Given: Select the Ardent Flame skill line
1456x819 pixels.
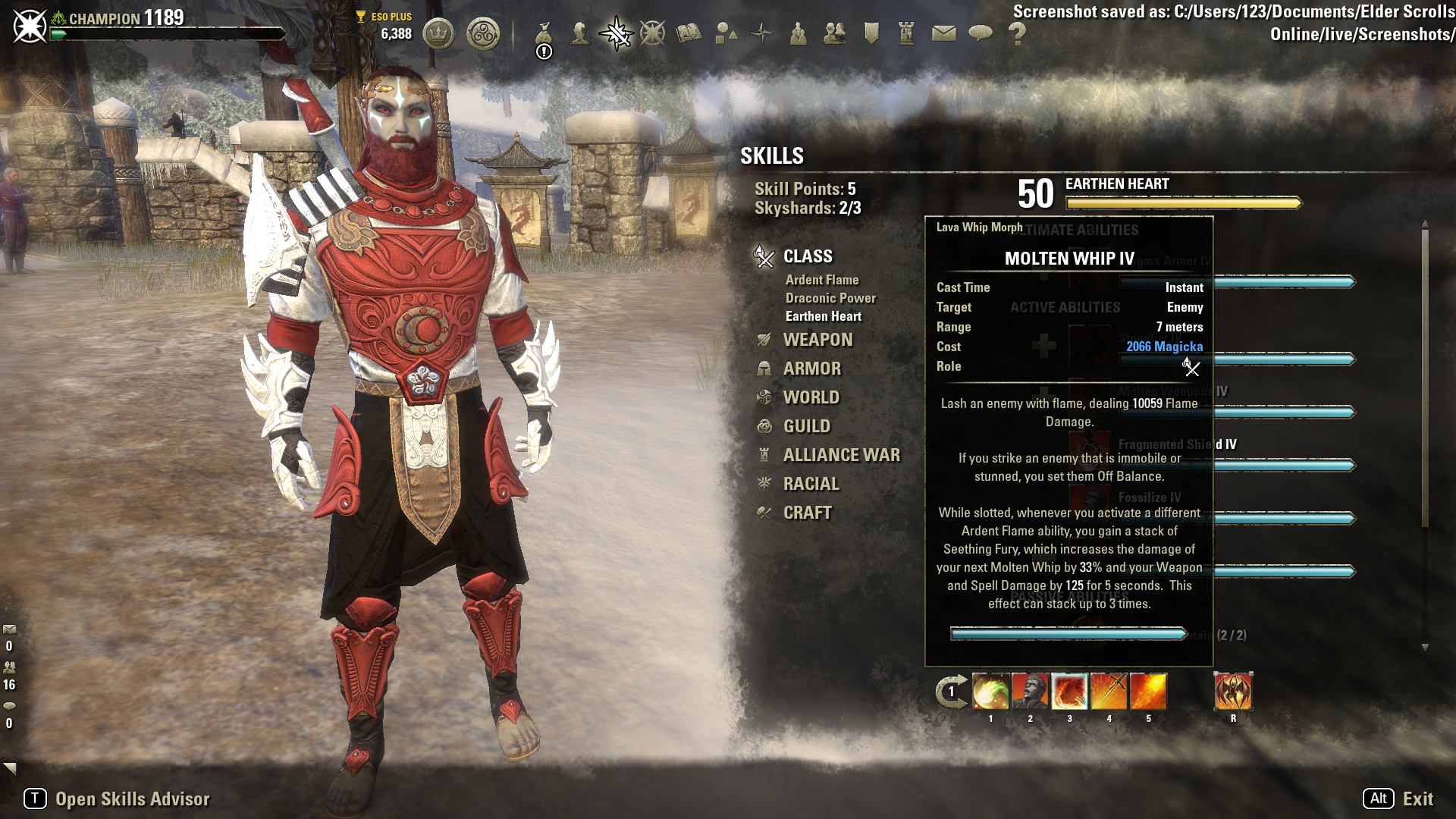Looking at the screenshot, I should point(822,280).
